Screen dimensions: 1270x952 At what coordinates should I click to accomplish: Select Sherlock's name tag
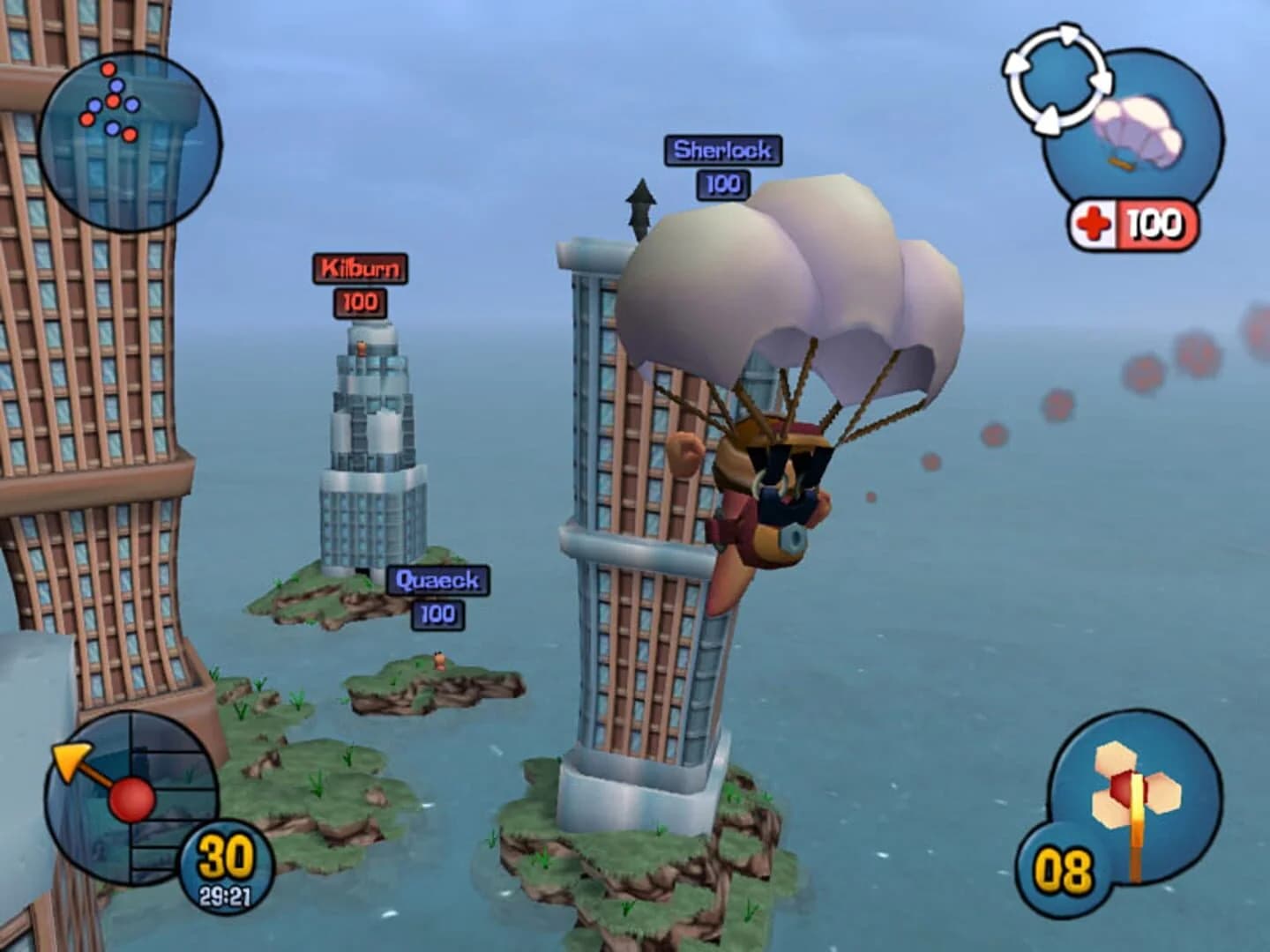(x=722, y=151)
